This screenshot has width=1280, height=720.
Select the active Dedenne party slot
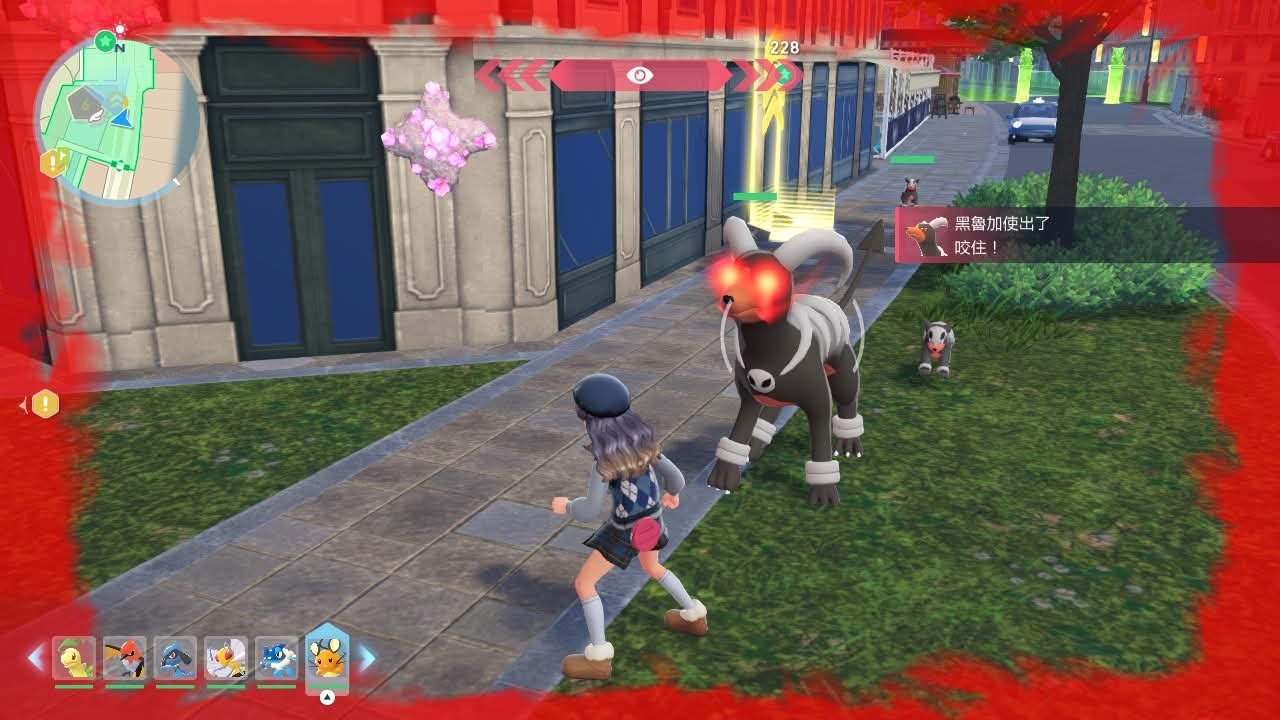(x=327, y=656)
